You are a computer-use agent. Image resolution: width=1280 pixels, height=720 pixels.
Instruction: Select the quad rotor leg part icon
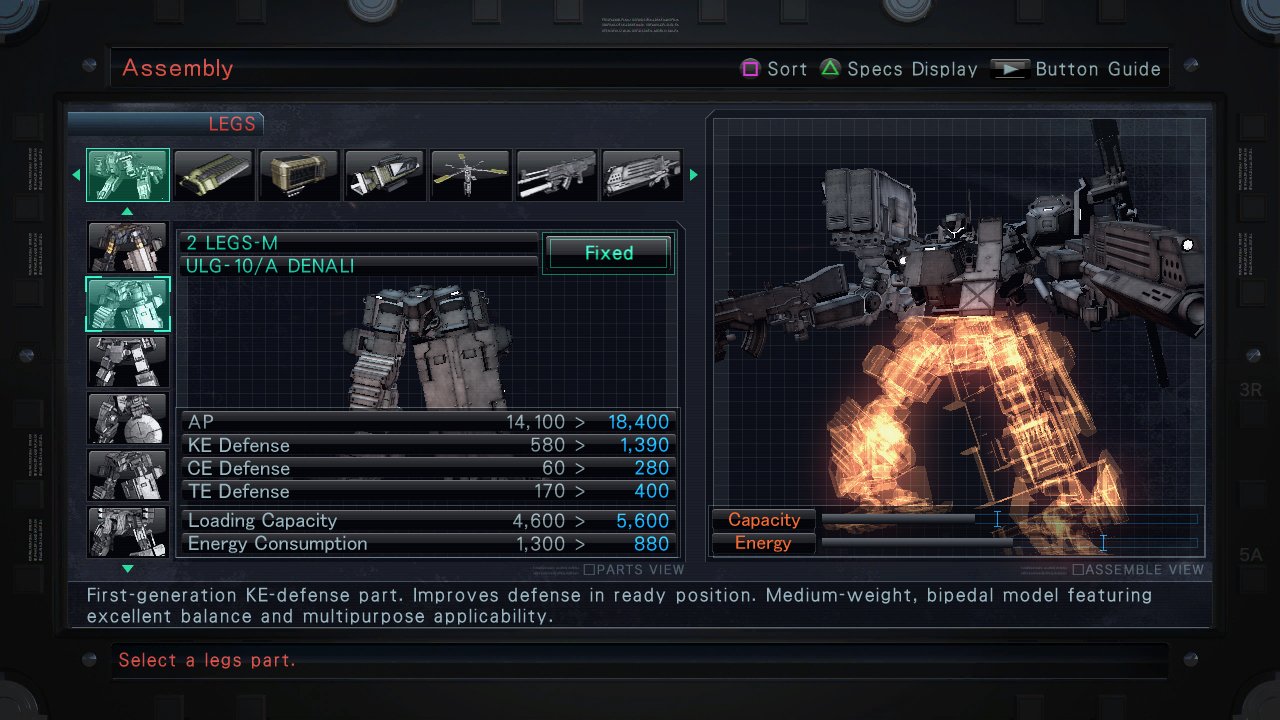(470, 174)
